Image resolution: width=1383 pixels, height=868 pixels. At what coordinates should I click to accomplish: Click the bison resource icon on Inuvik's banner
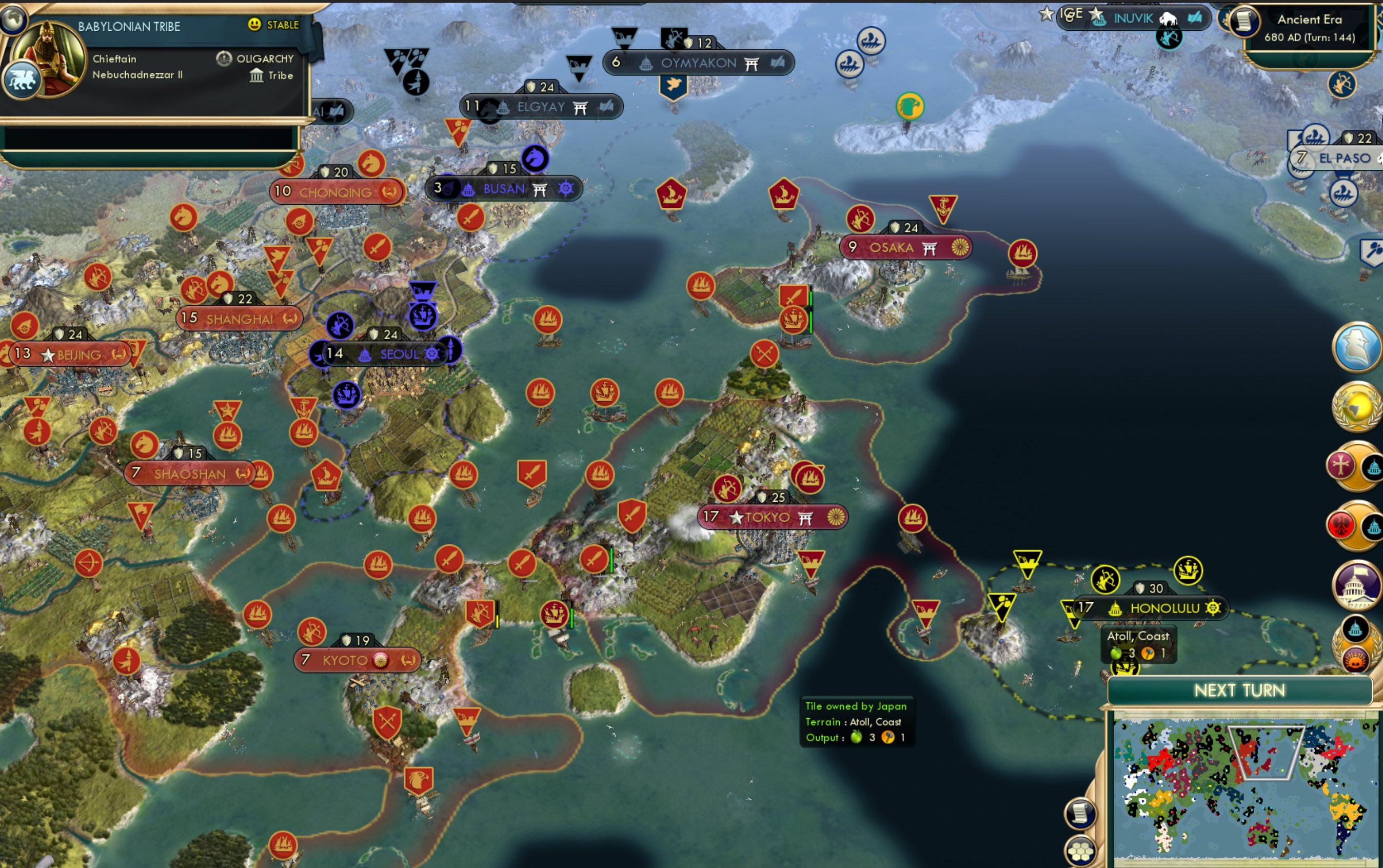(1169, 19)
